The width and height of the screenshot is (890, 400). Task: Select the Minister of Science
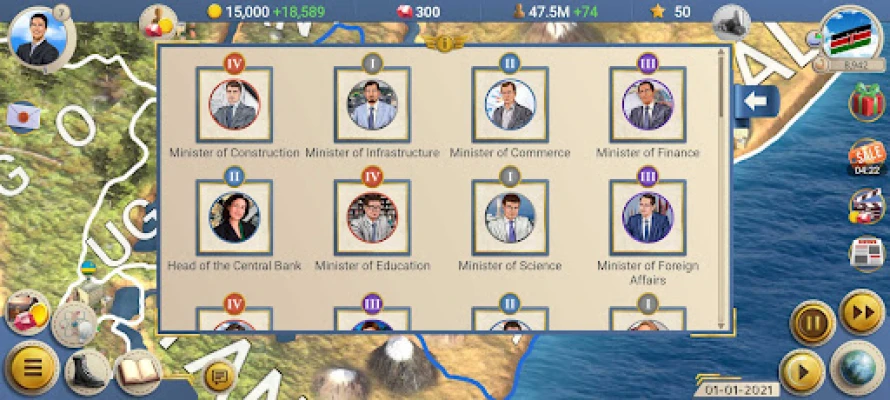509,218
